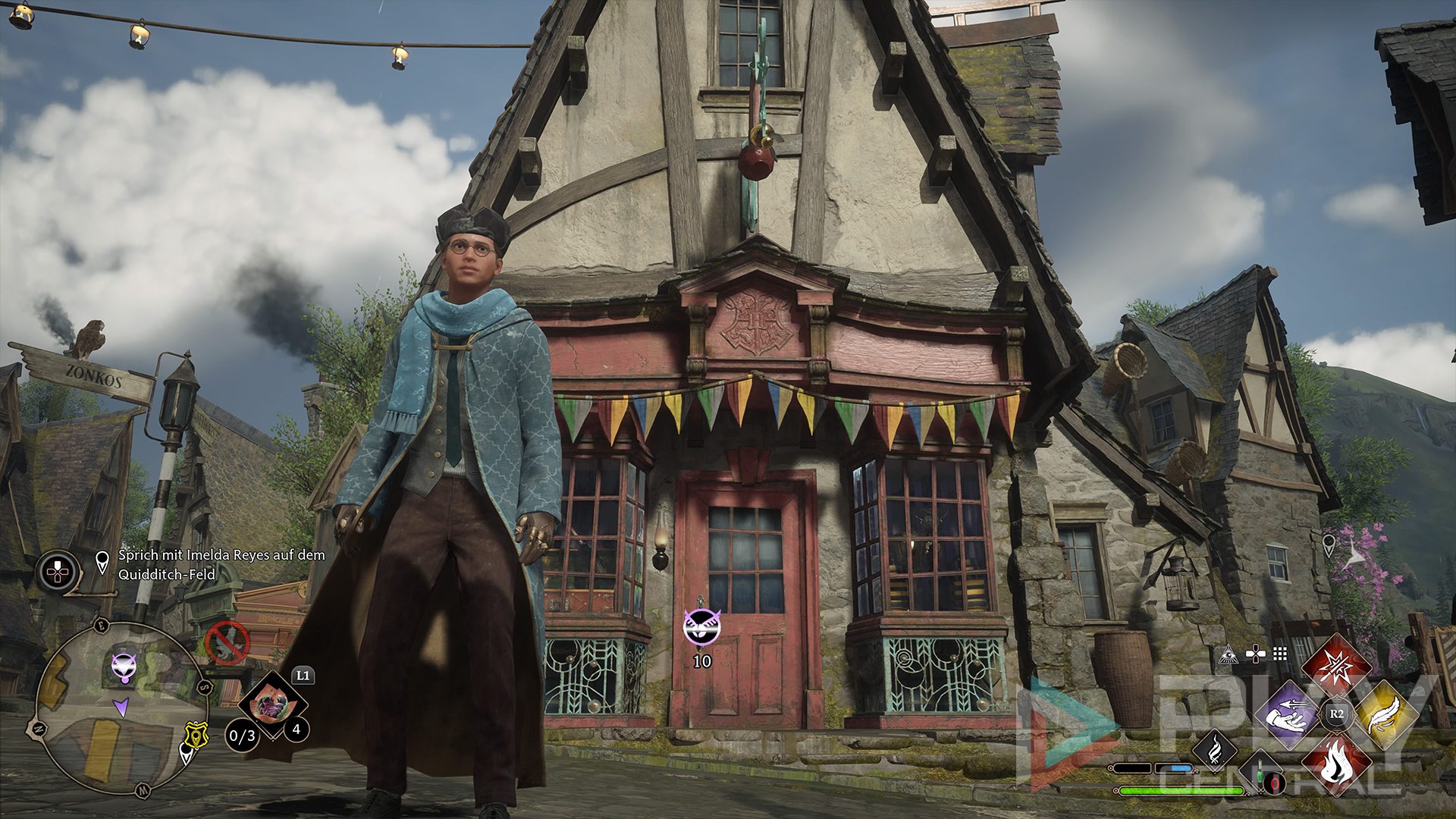Activate the Depulso hand-push spell
This screenshot has height=819, width=1456.
(1288, 714)
